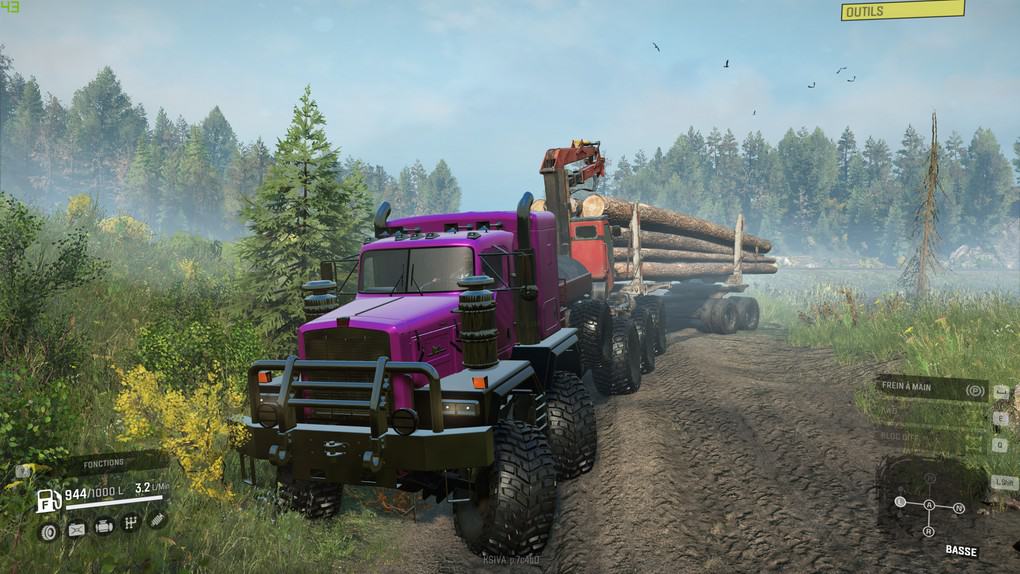This screenshot has height=574, width=1020.
Task: Click the fuel tank damage icon
Action: click(x=76, y=530)
